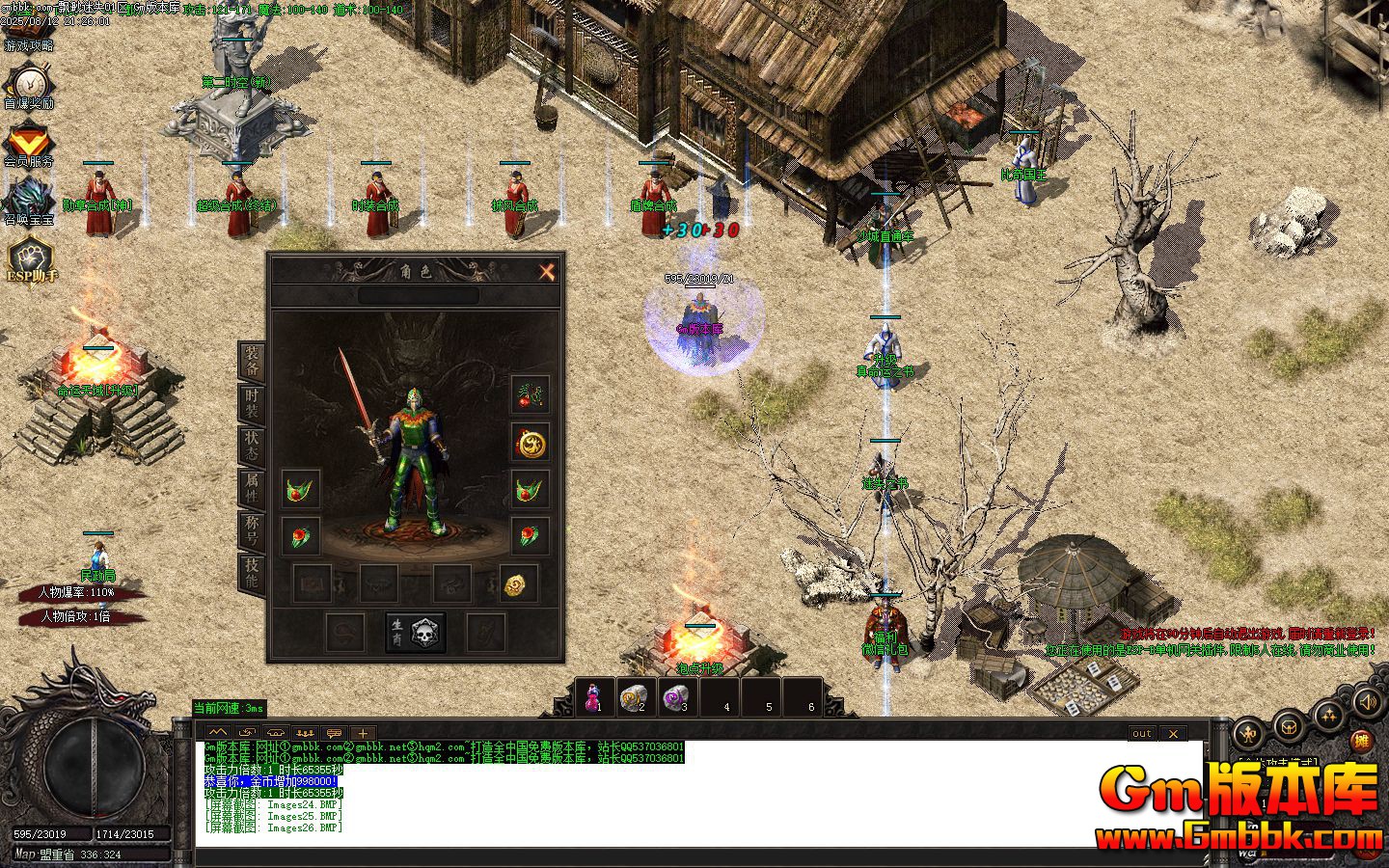The height and width of the screenshot is (868, 1389).
Task: Use the potion in quick slot 1
Action: (596, 695)
